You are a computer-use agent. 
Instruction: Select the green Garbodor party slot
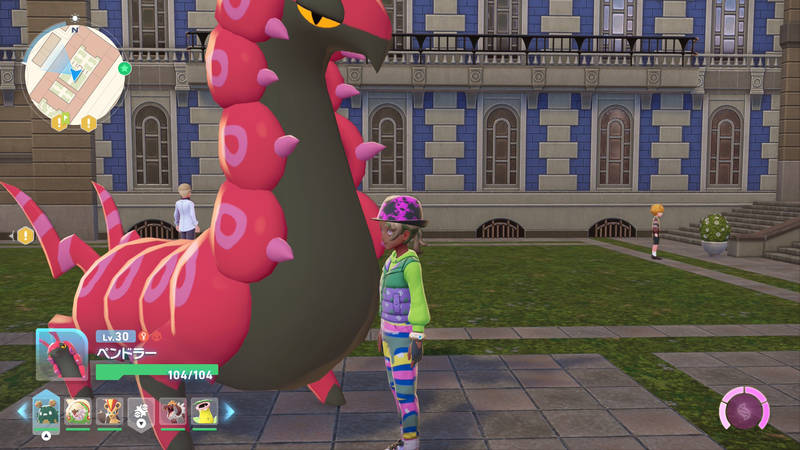45,411
